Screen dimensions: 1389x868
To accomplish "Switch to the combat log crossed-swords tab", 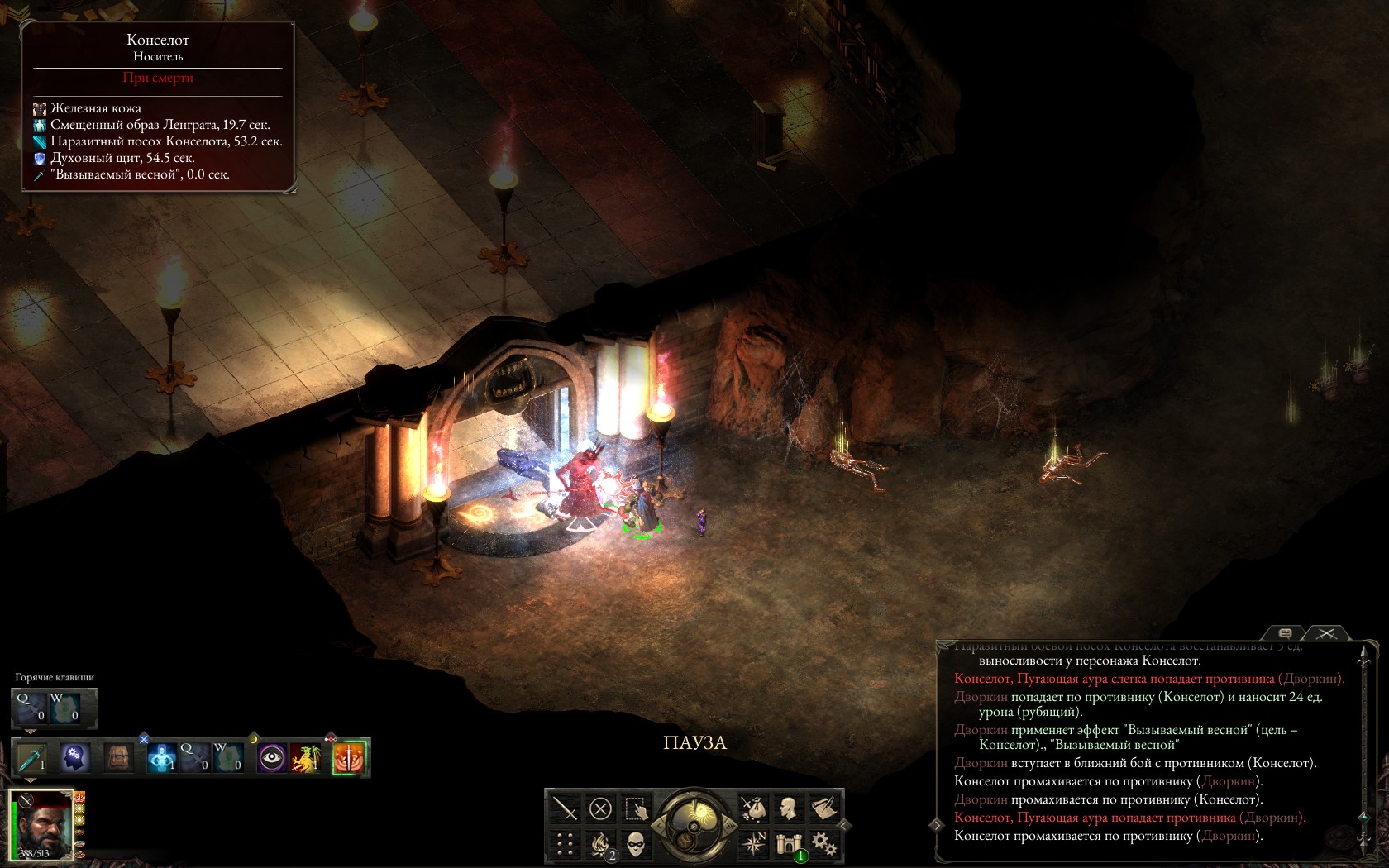I will click(1326, 633).
